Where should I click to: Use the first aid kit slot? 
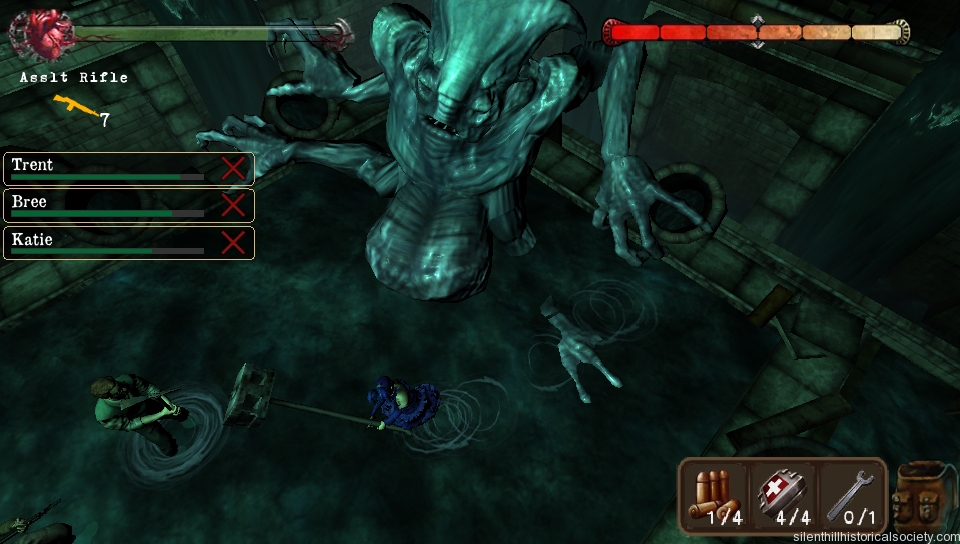[783, 495]
